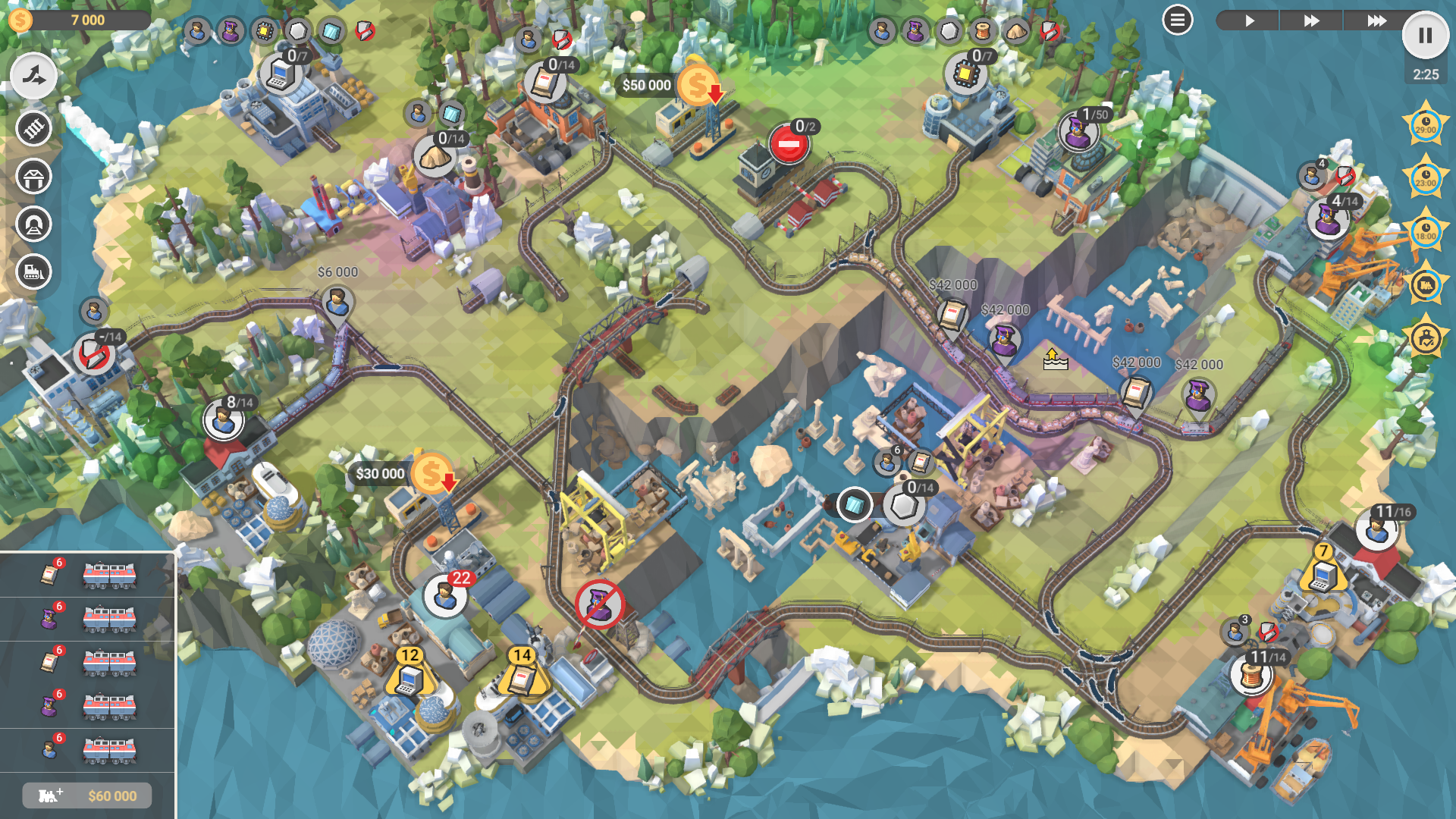1456x819 pixels.
Task: Switch to triple fast-forward speed
Action: point(1374,20)
